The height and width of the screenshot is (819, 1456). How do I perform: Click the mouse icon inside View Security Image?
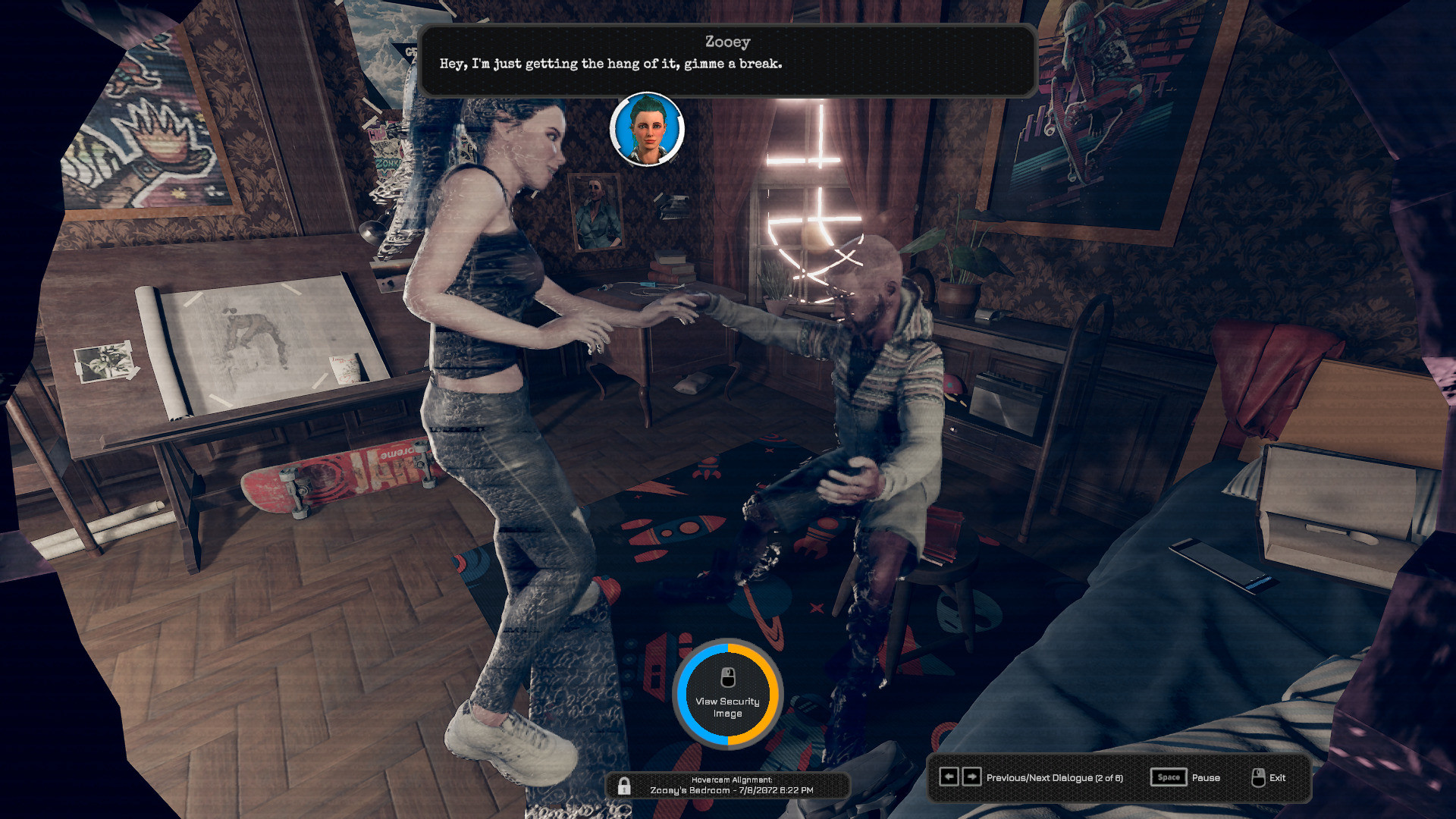[727, 677]
